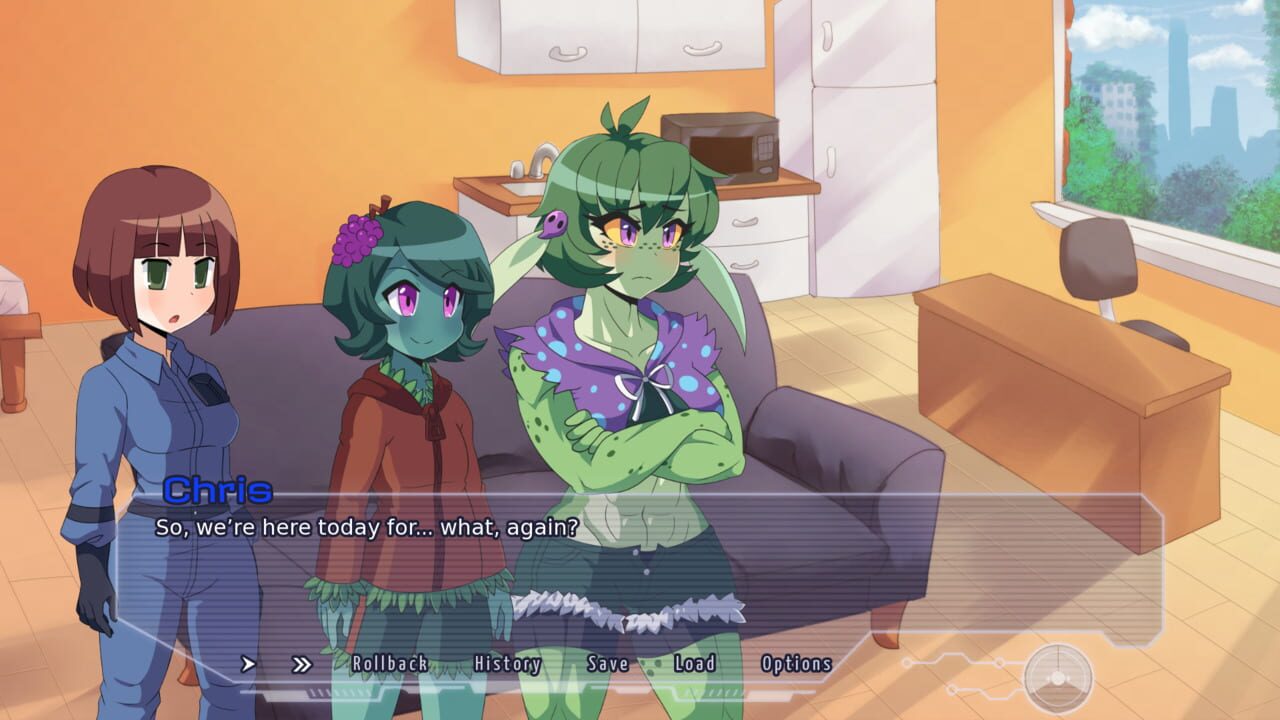The image size is (1280, 720).
Task: Click the dialogue line about being here today
Action: click(370, 522)
